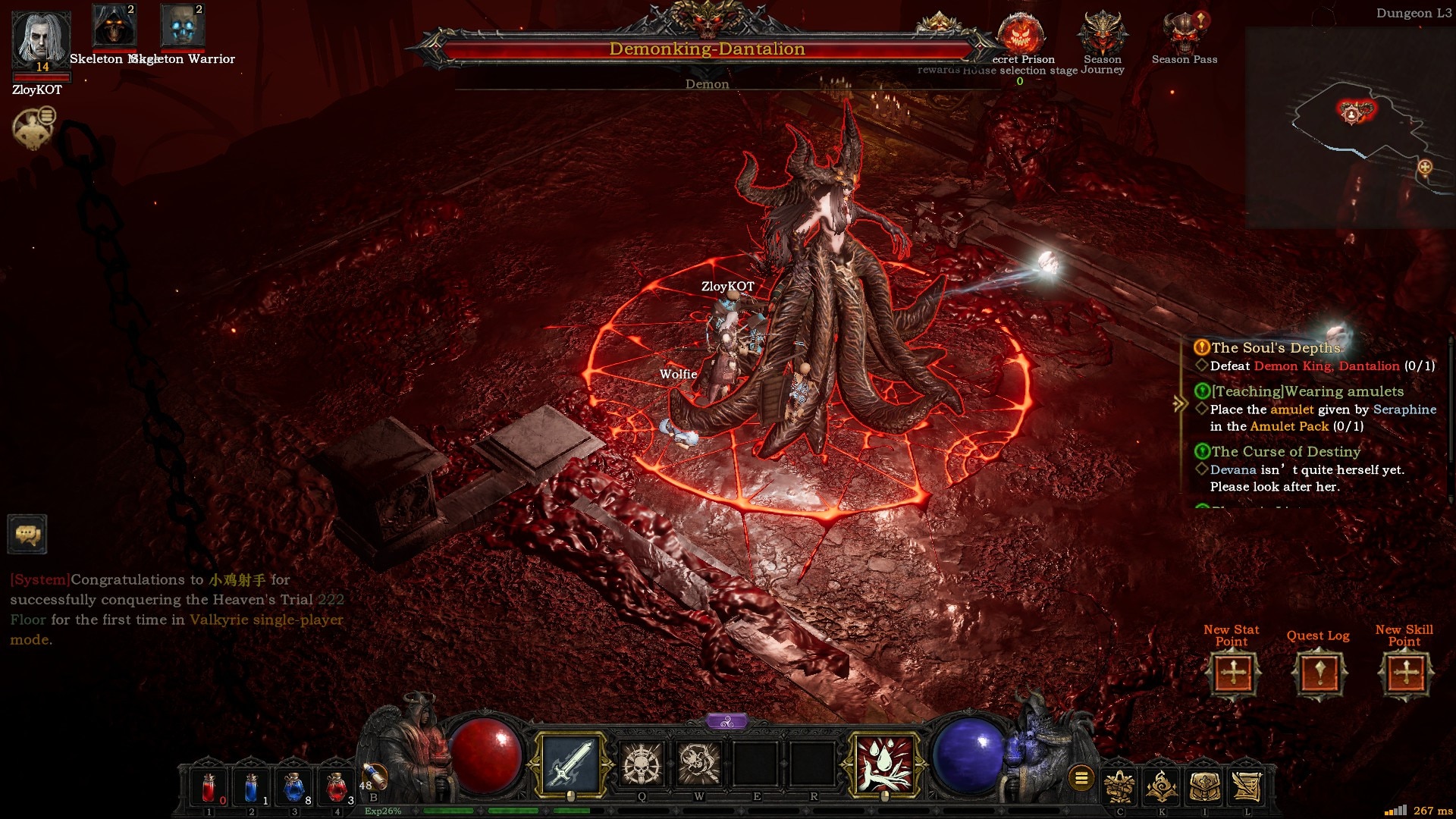Activate the sword basic attack skill
Image resolution: width=1456 pixels, height=819 pixels.
click(x=570, y=764)
